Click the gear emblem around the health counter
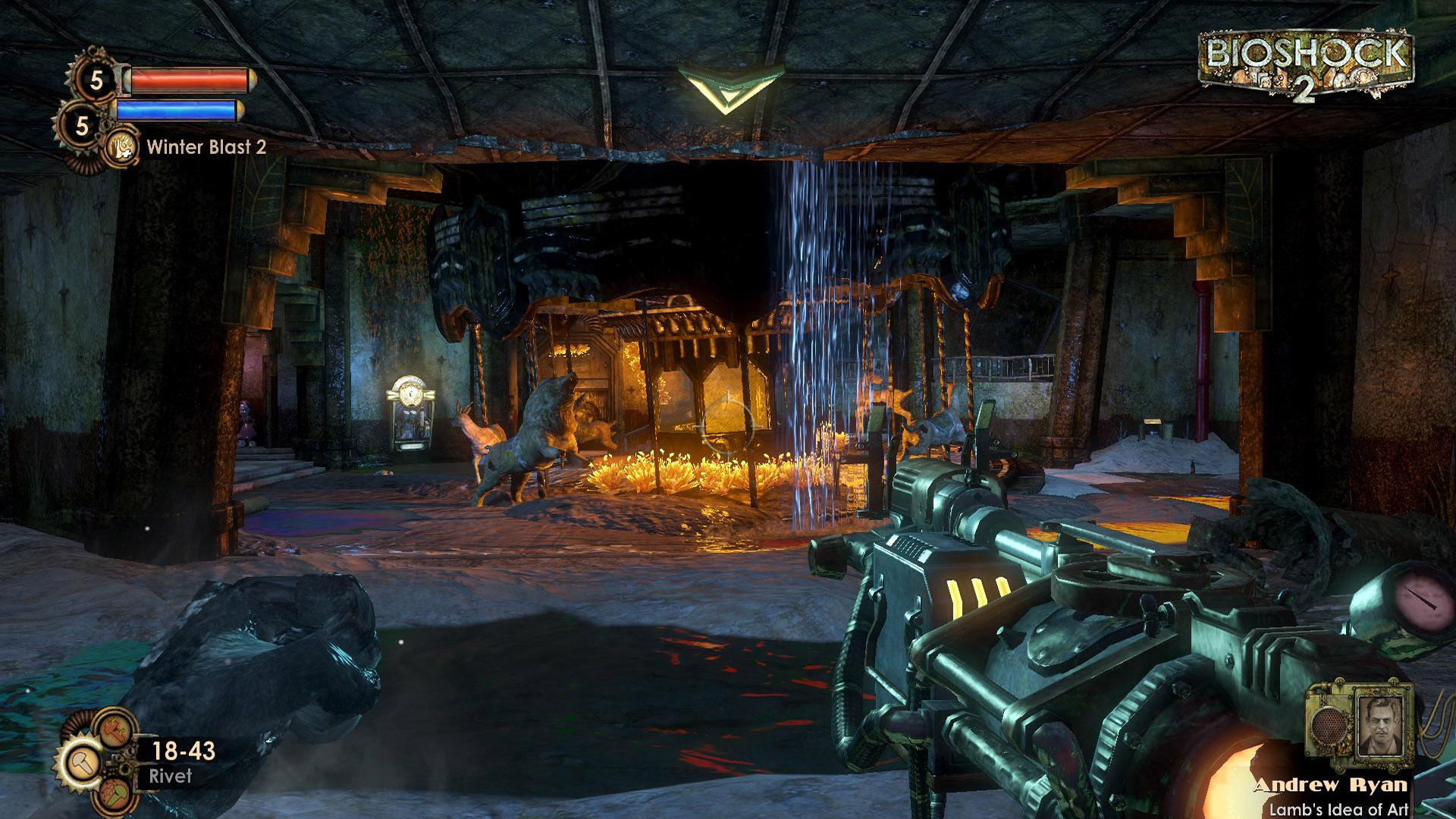1456x819 pixels. (x=96, y=80)
